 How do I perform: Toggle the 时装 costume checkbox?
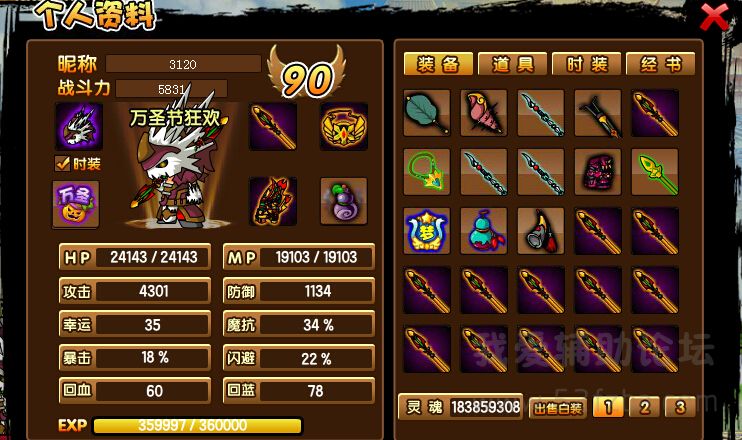61,163
